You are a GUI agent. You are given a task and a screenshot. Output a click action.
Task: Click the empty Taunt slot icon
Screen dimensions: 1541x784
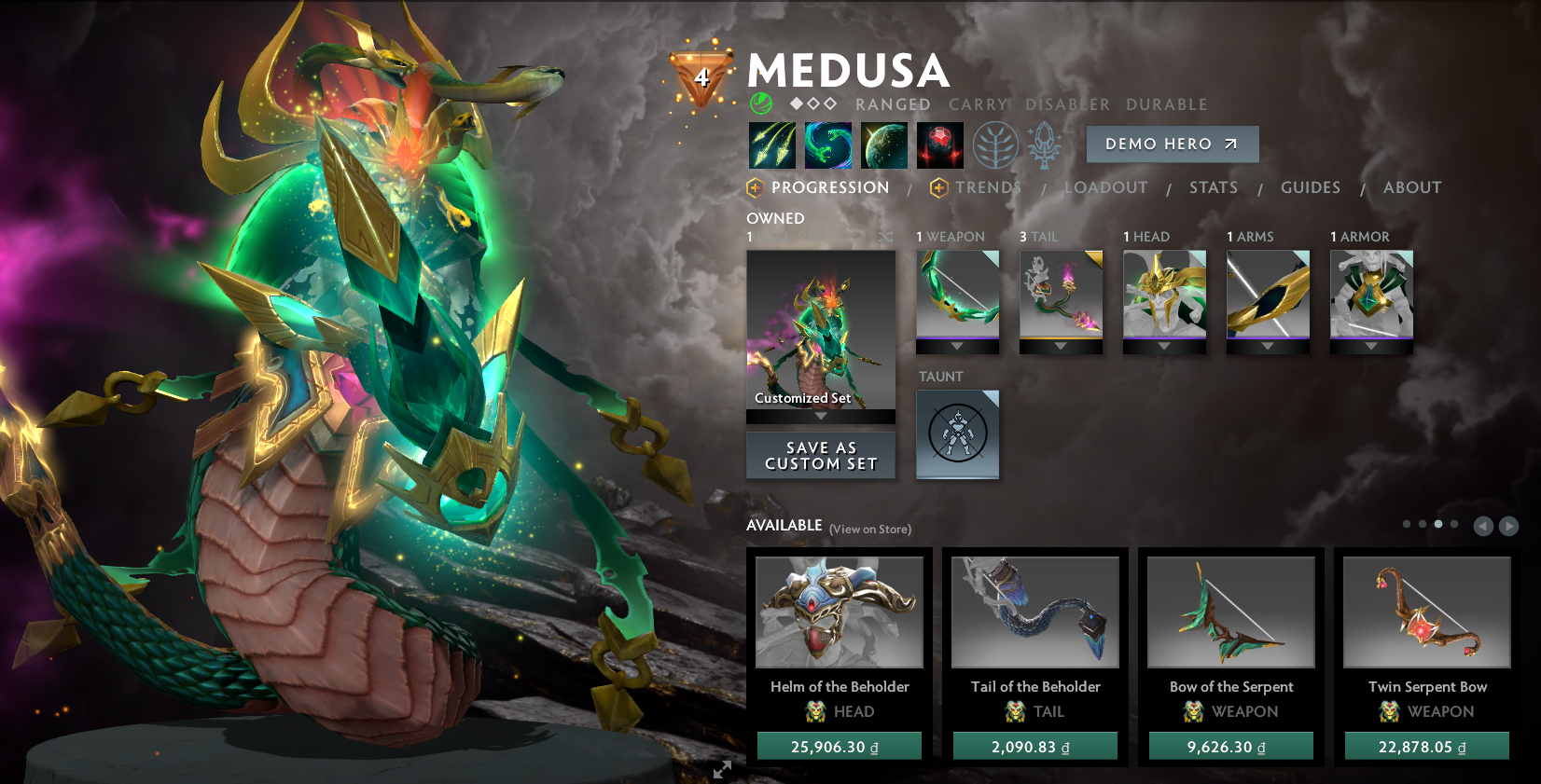click(957, 433)
